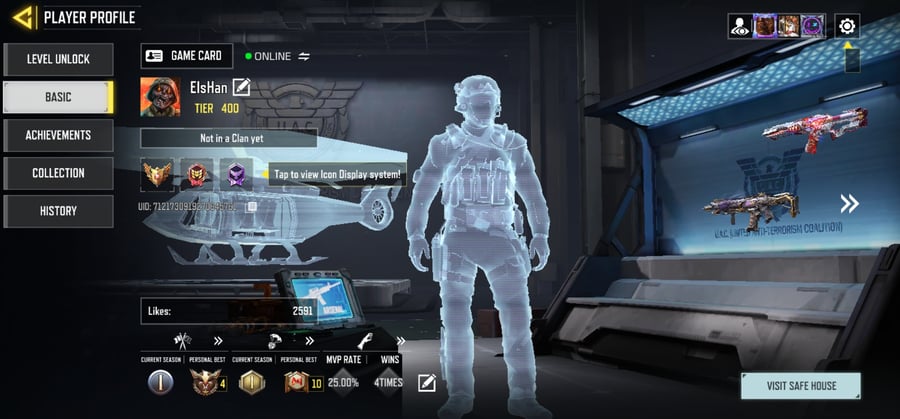The height and width of the screenshot is (419, 900).
Task: Show the Collection tab
Action: click(x=58, y=173)
